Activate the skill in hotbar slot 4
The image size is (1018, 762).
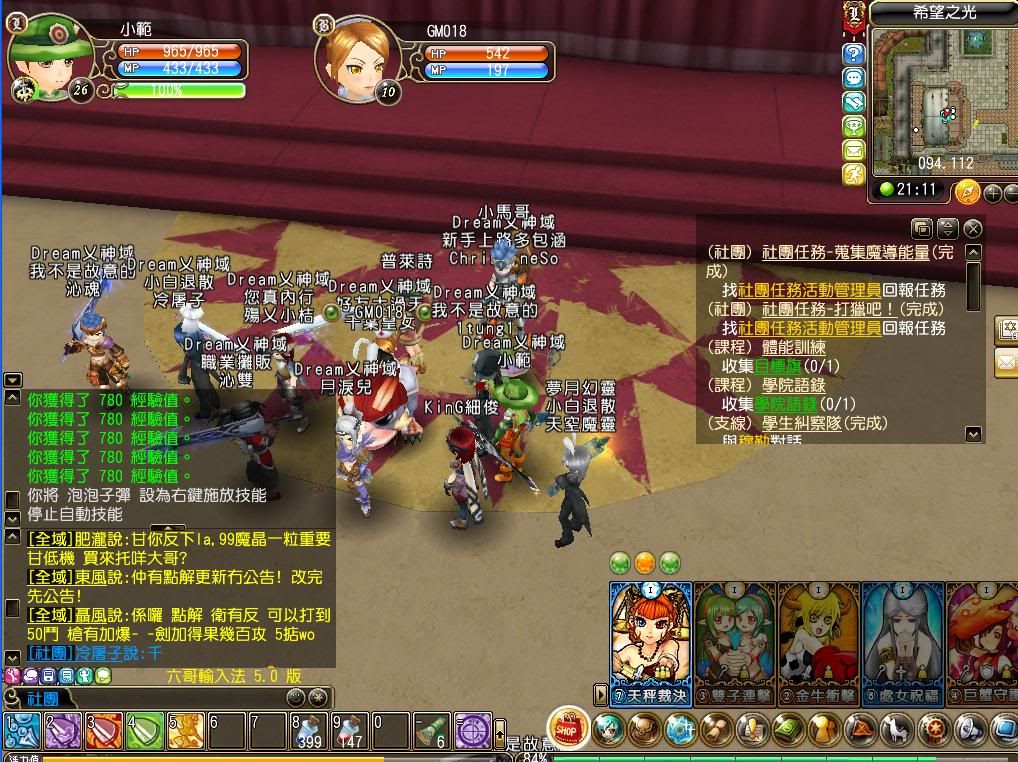point(144,732)
